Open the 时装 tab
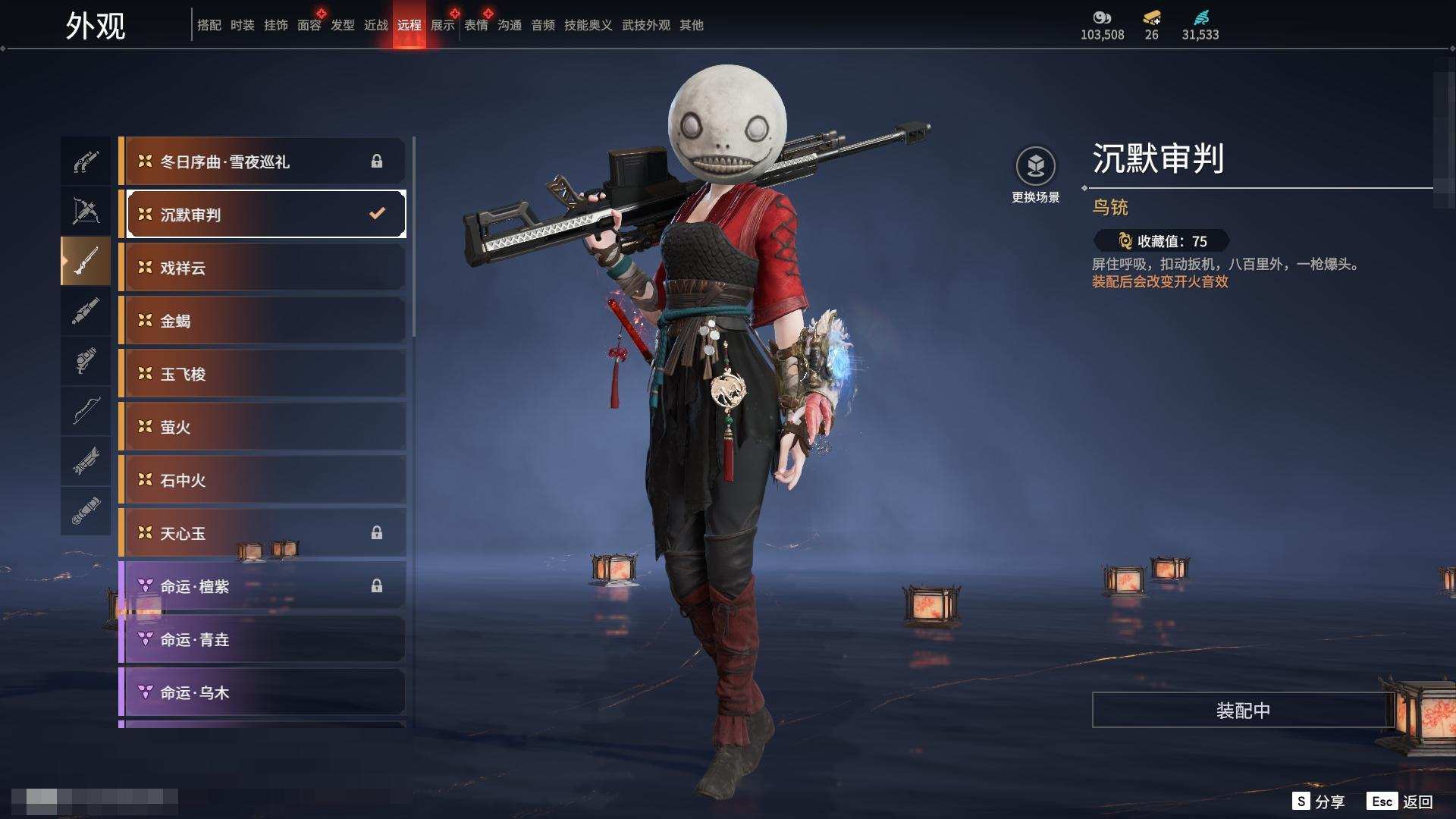 click(242, 25)
